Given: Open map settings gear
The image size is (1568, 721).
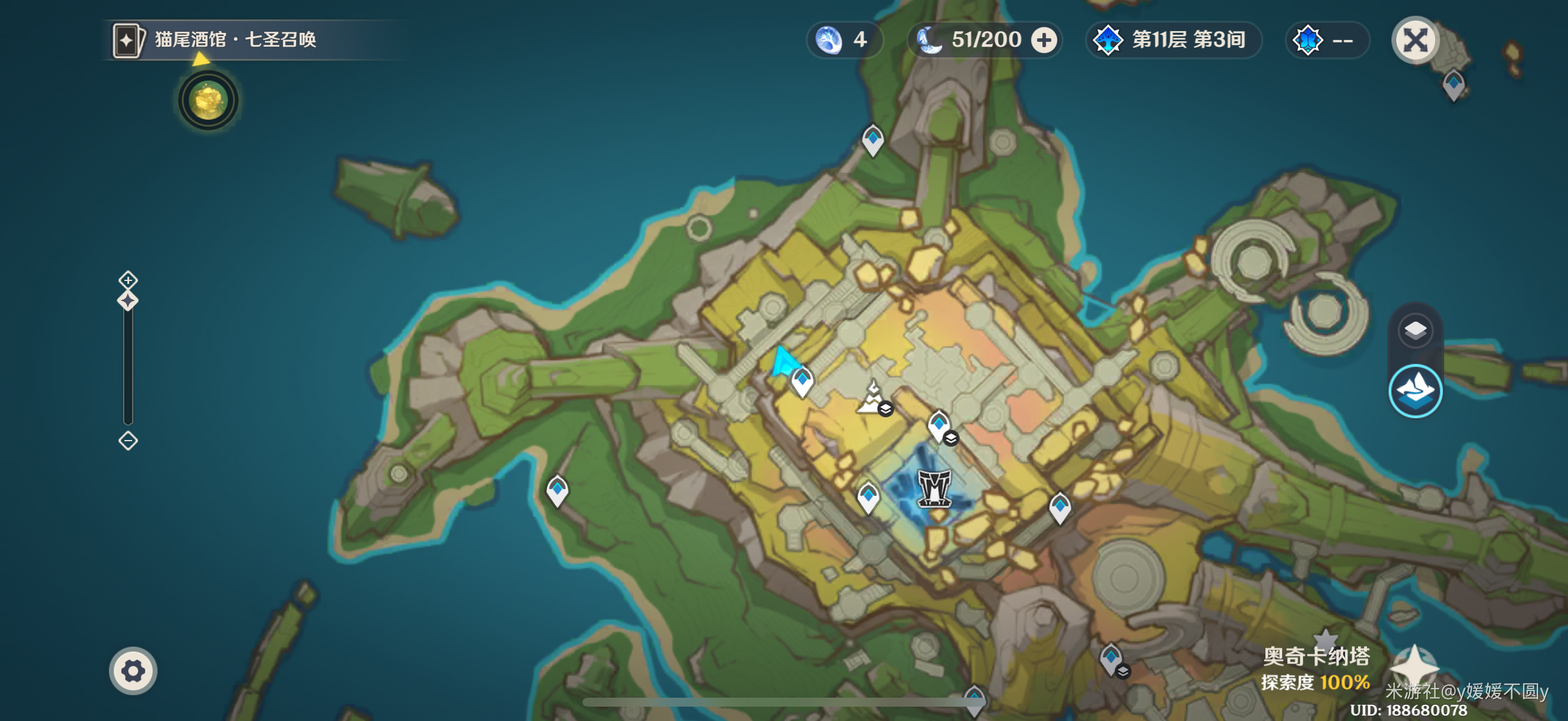Looking at the screenshot, I should (x=133, y=671).
